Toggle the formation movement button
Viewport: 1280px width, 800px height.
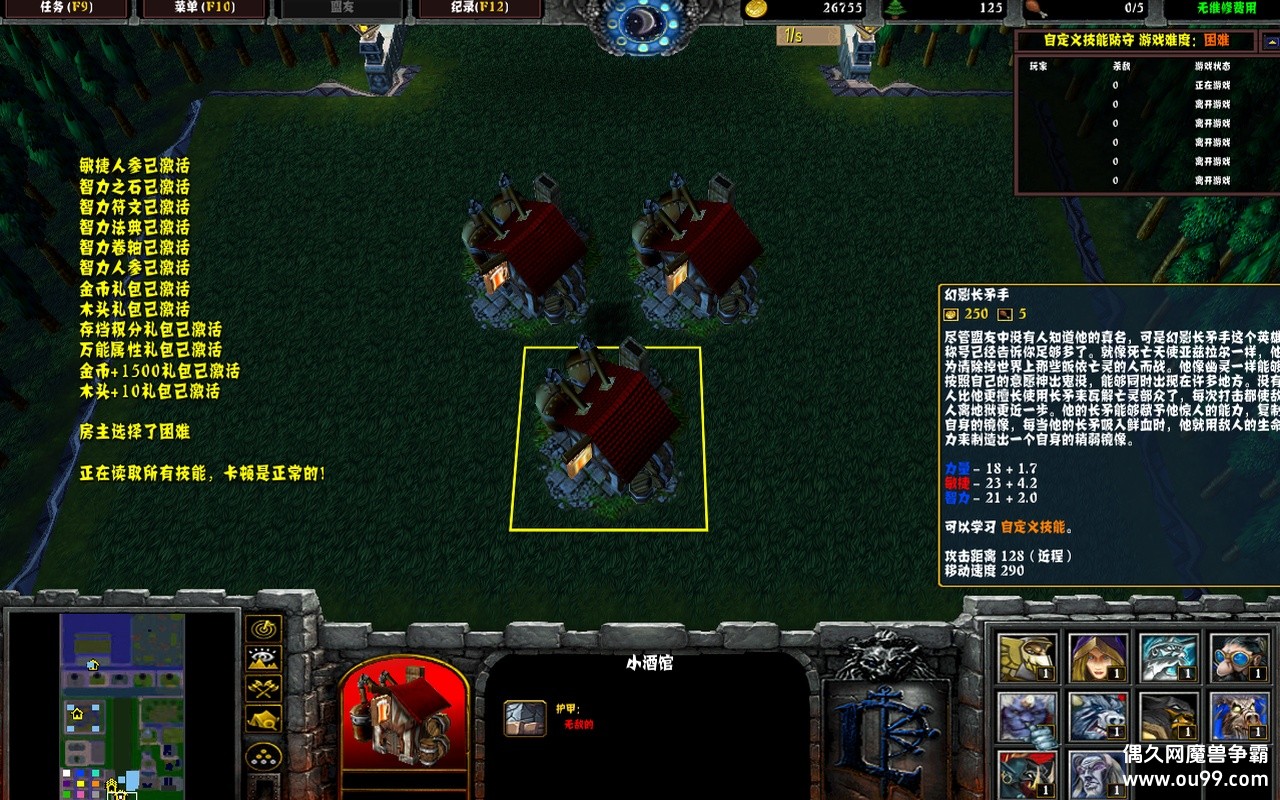click(x=263, y=755)
